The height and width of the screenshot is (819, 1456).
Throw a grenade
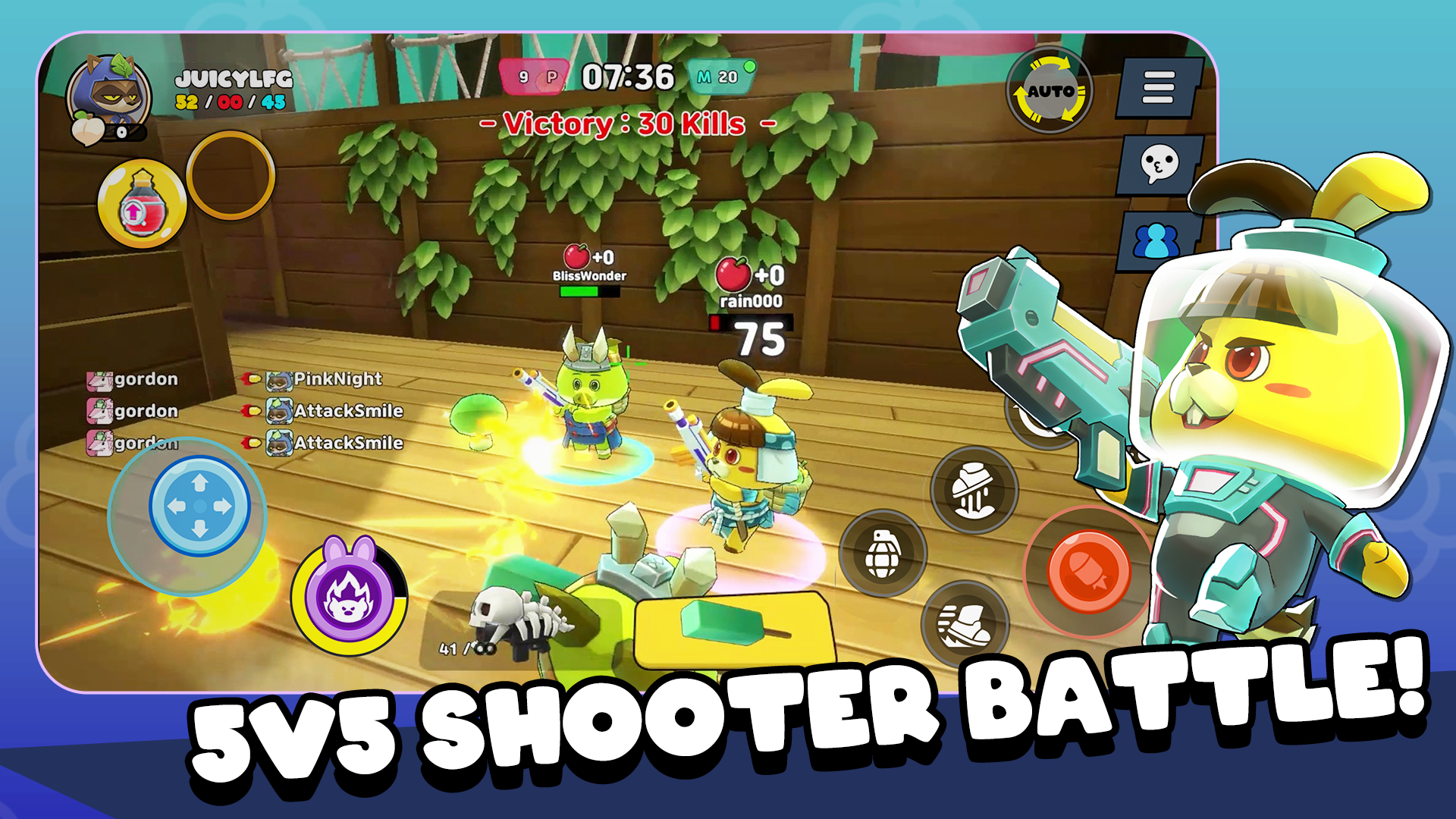tap(882, 553)
